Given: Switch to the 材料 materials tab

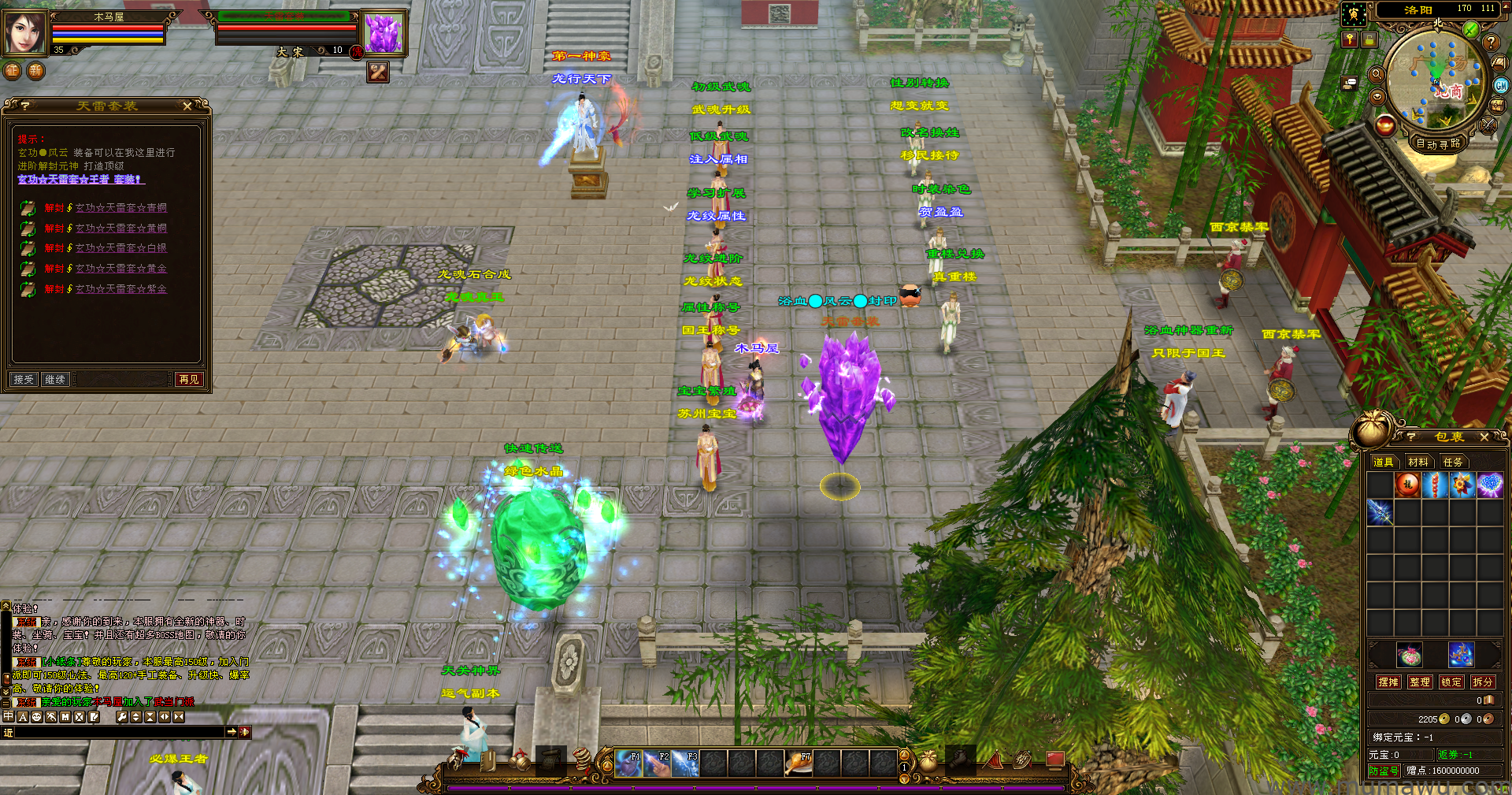Looking at the screenshot, I should click(x=1418, y=462).
